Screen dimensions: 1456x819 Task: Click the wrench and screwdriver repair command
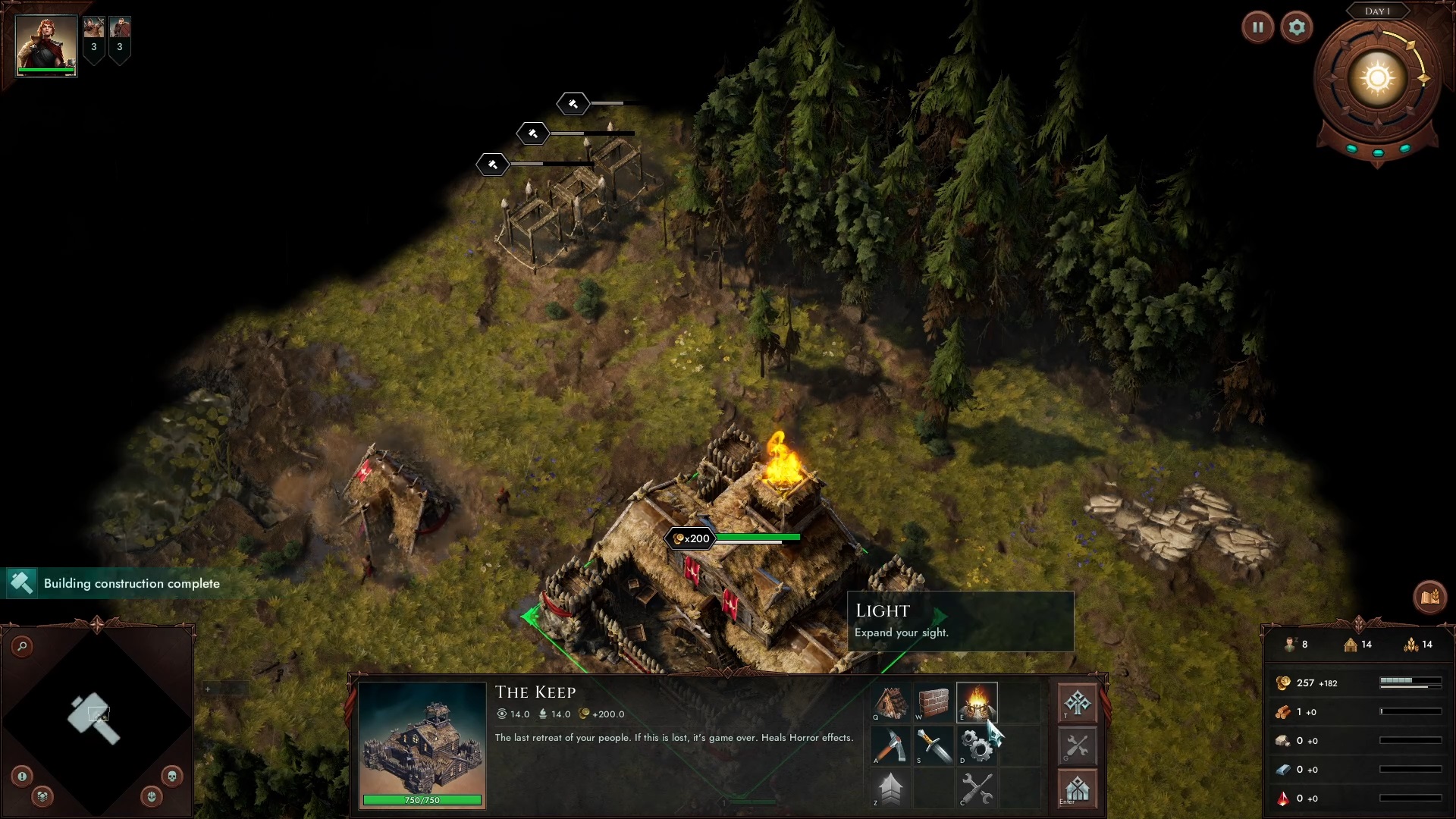pyautogui.click(x=977, y=789)
